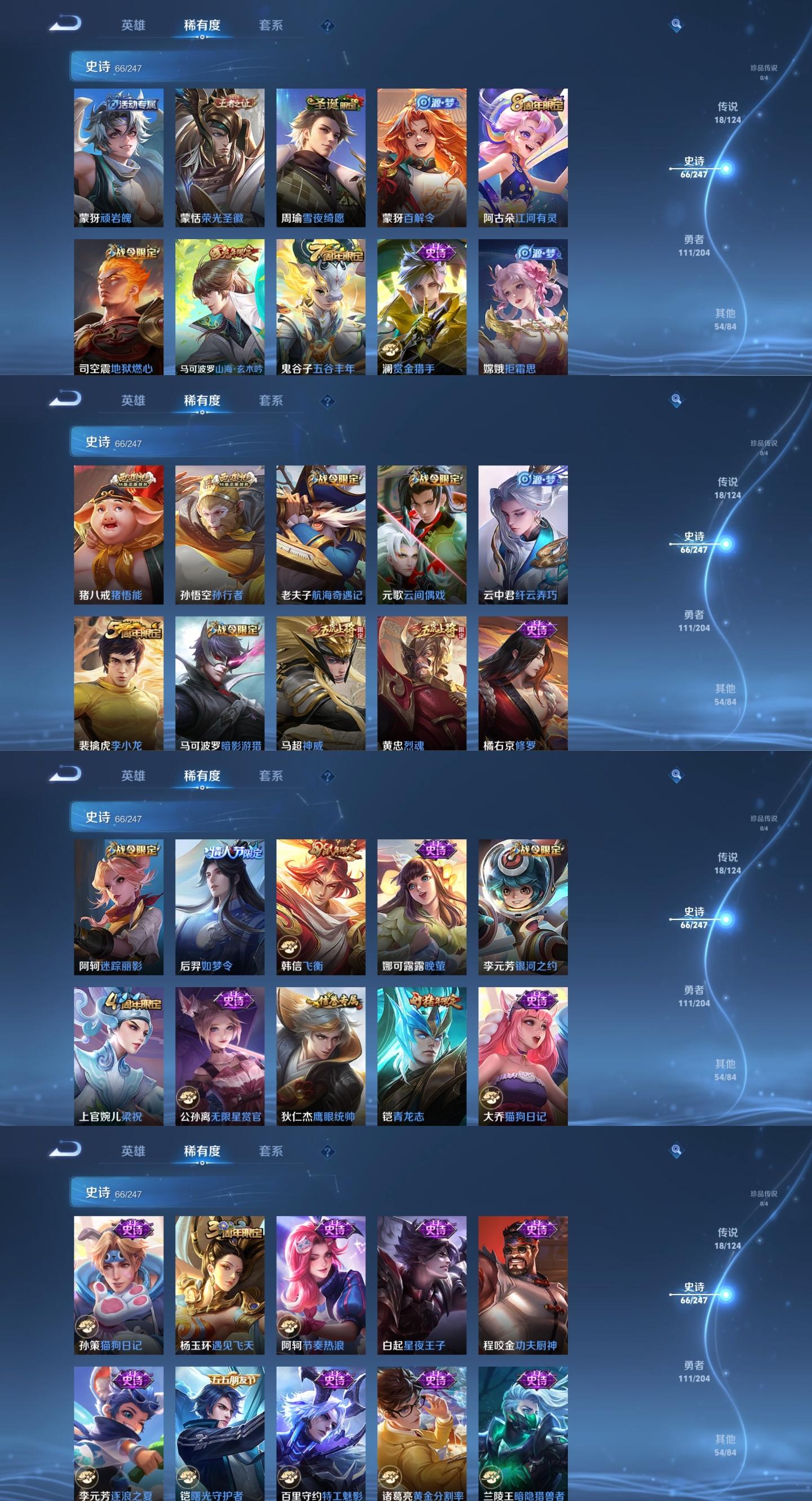
Task: Pick the 云中君 纤云弄巧 skin
Action: click(523, 534)
